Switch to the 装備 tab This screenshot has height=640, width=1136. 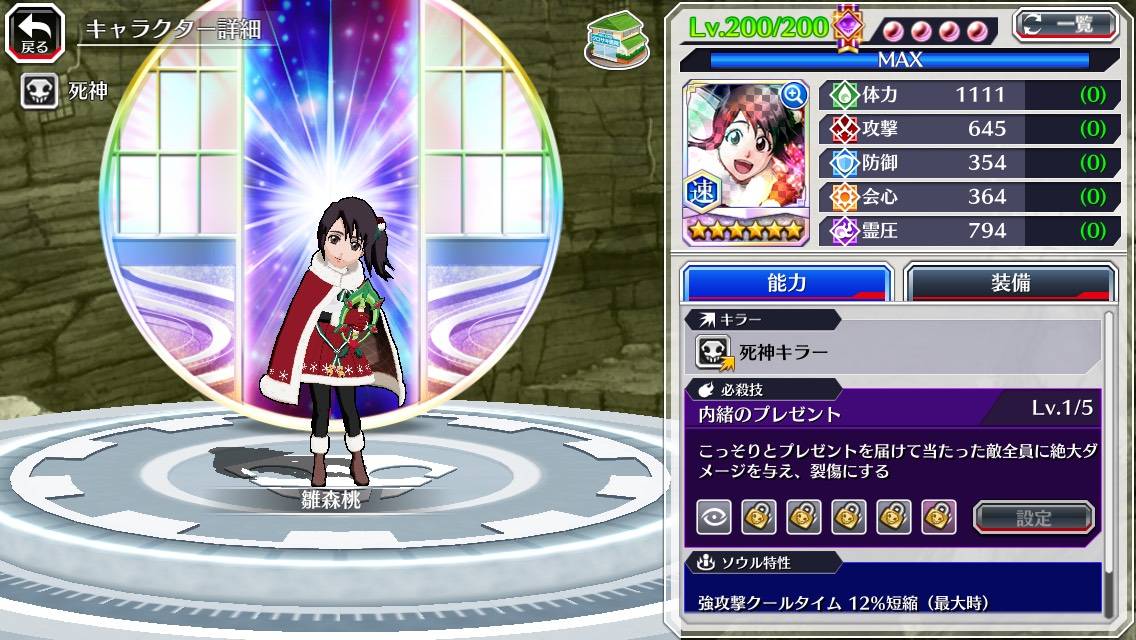click(x=1010, y=283)
